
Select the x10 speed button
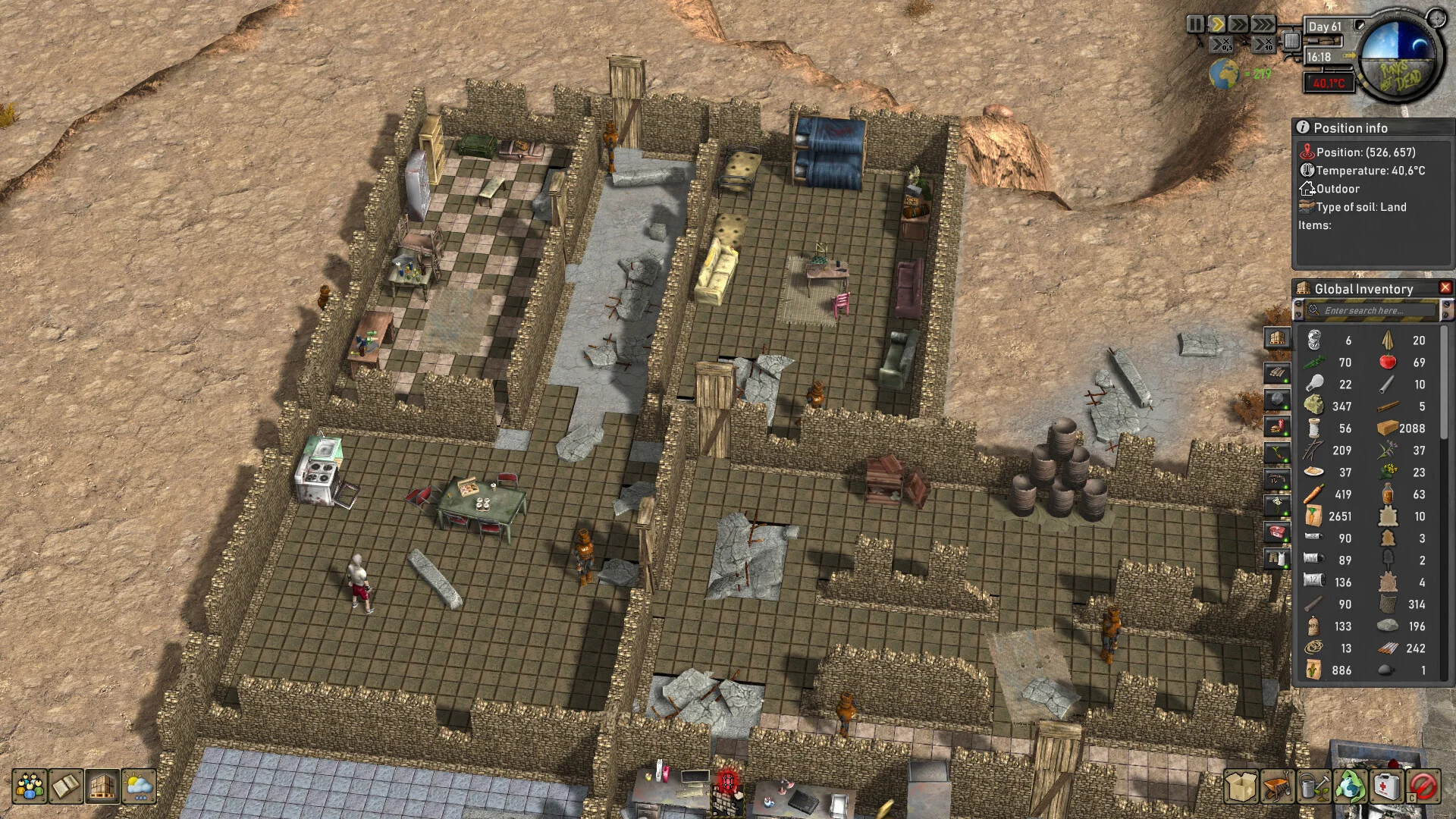pos(1263,45)
